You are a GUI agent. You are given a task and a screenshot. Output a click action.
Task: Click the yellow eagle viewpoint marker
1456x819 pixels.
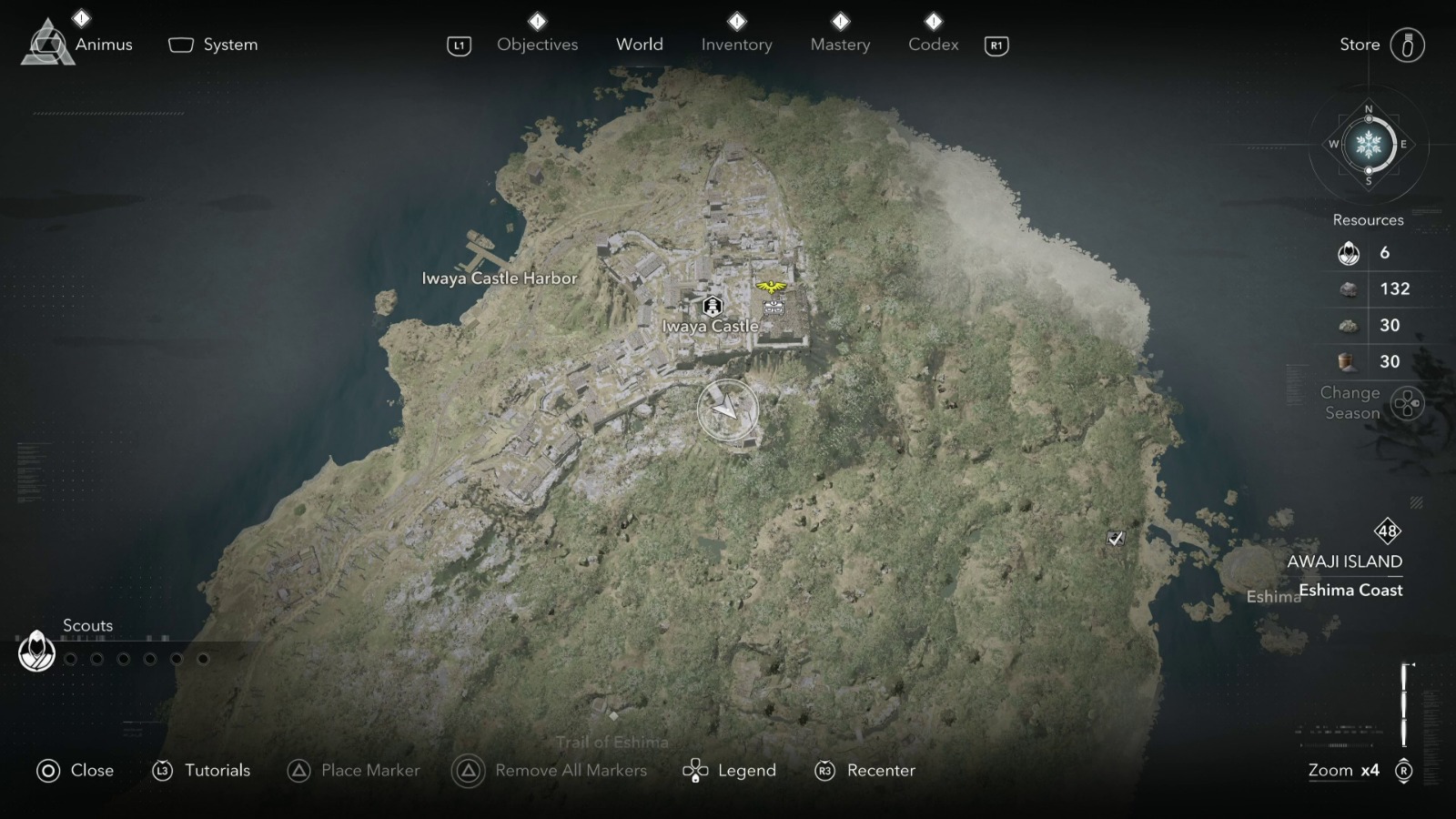pyautogui.click(x=772, y=286)
